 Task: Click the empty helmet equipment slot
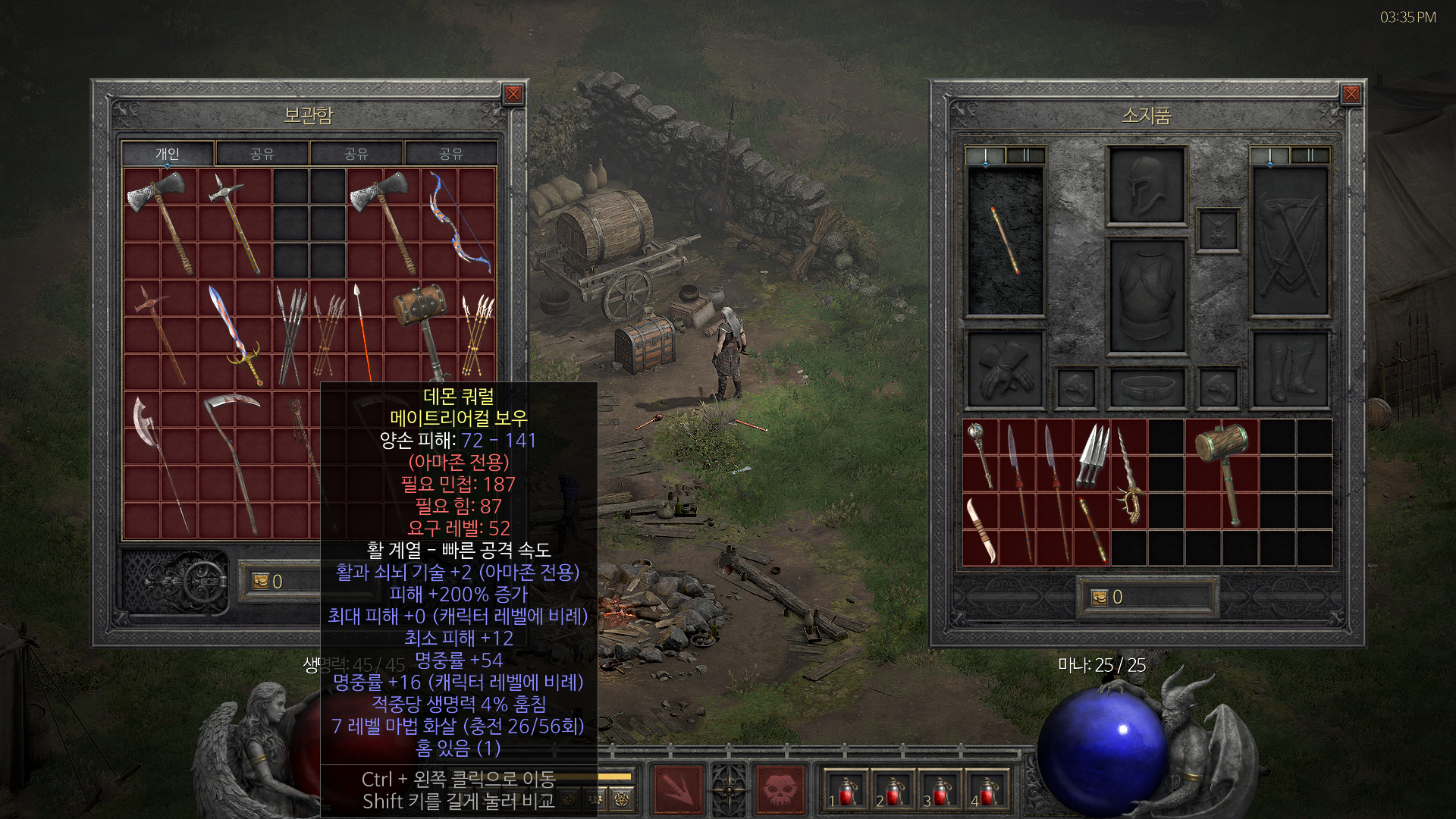1146,187
